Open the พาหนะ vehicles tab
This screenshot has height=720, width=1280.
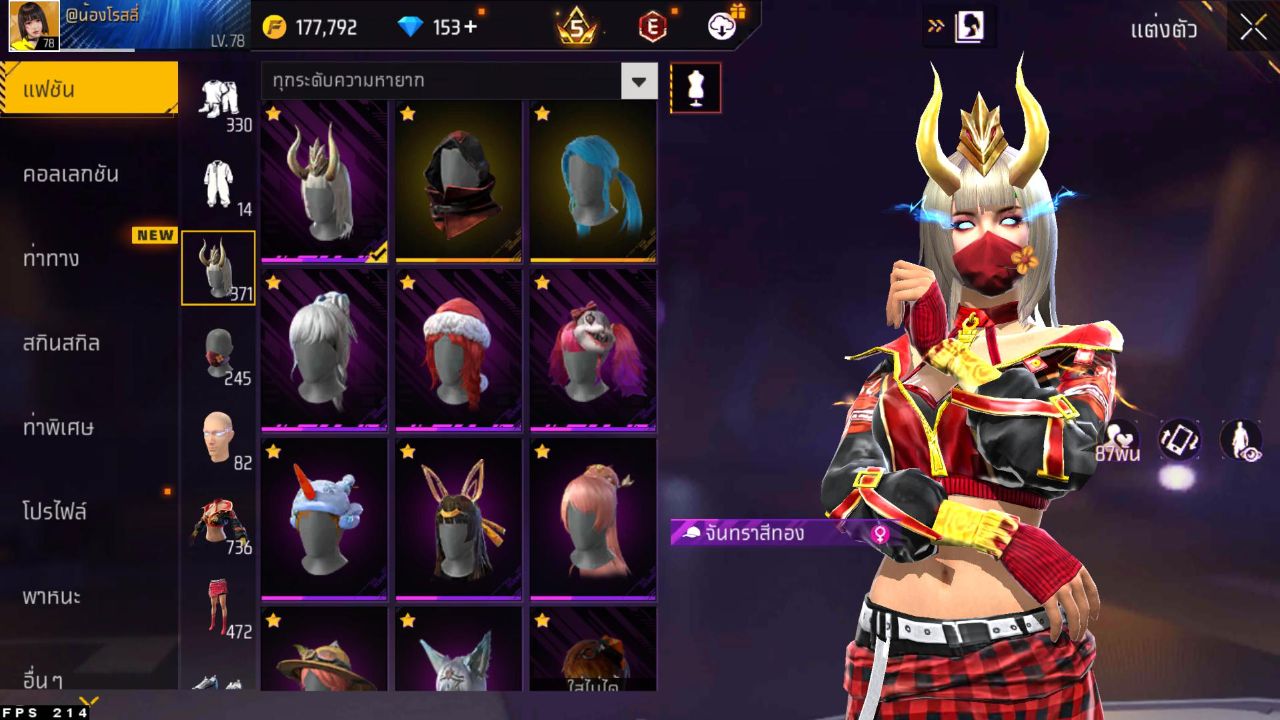(x=52, y=597)
